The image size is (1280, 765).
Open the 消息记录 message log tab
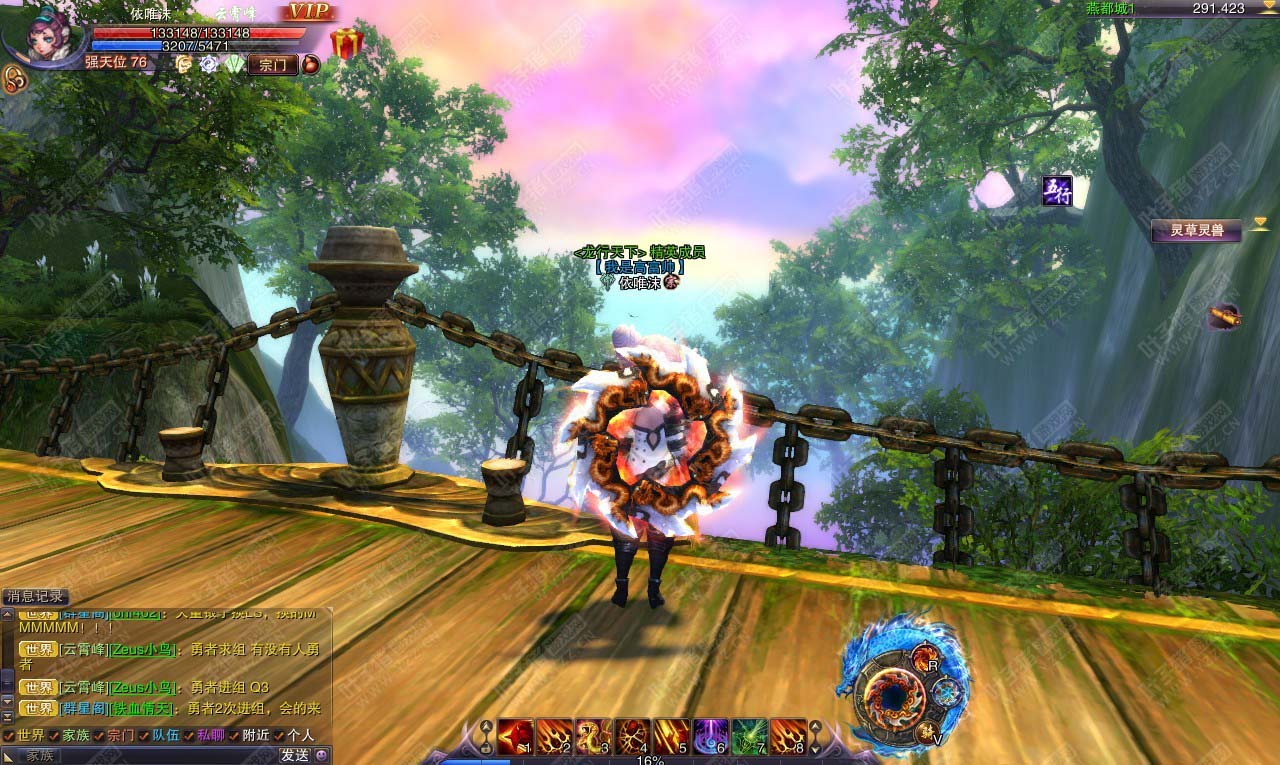point(35,596)
